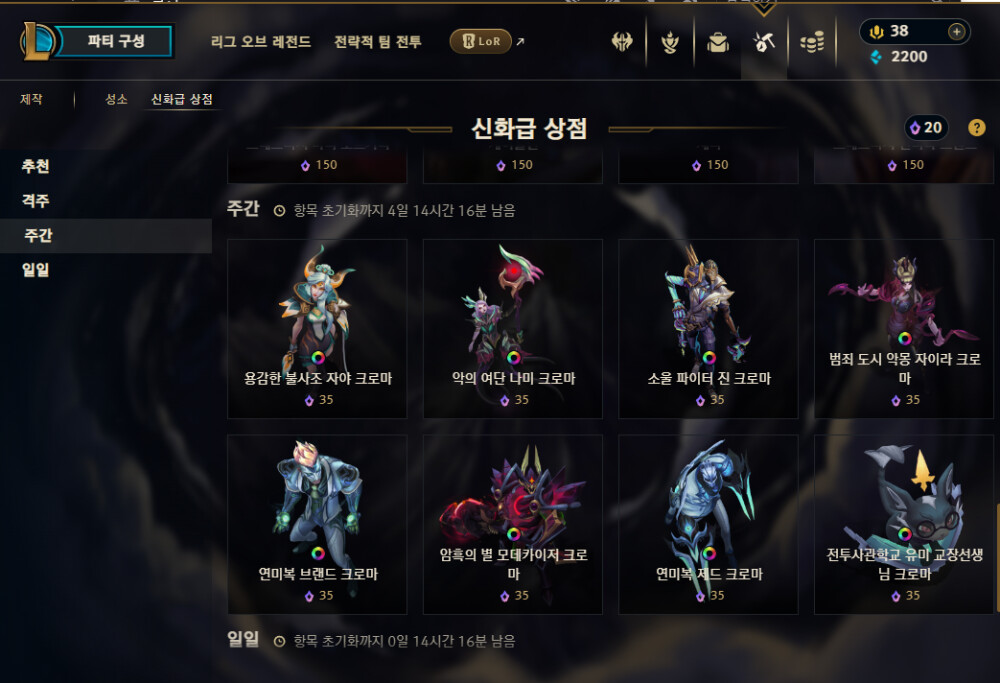Click the 파티 구성 play button
Image resolution: width=1000 pixels, height=683 pixels.
tap(115, 41)
